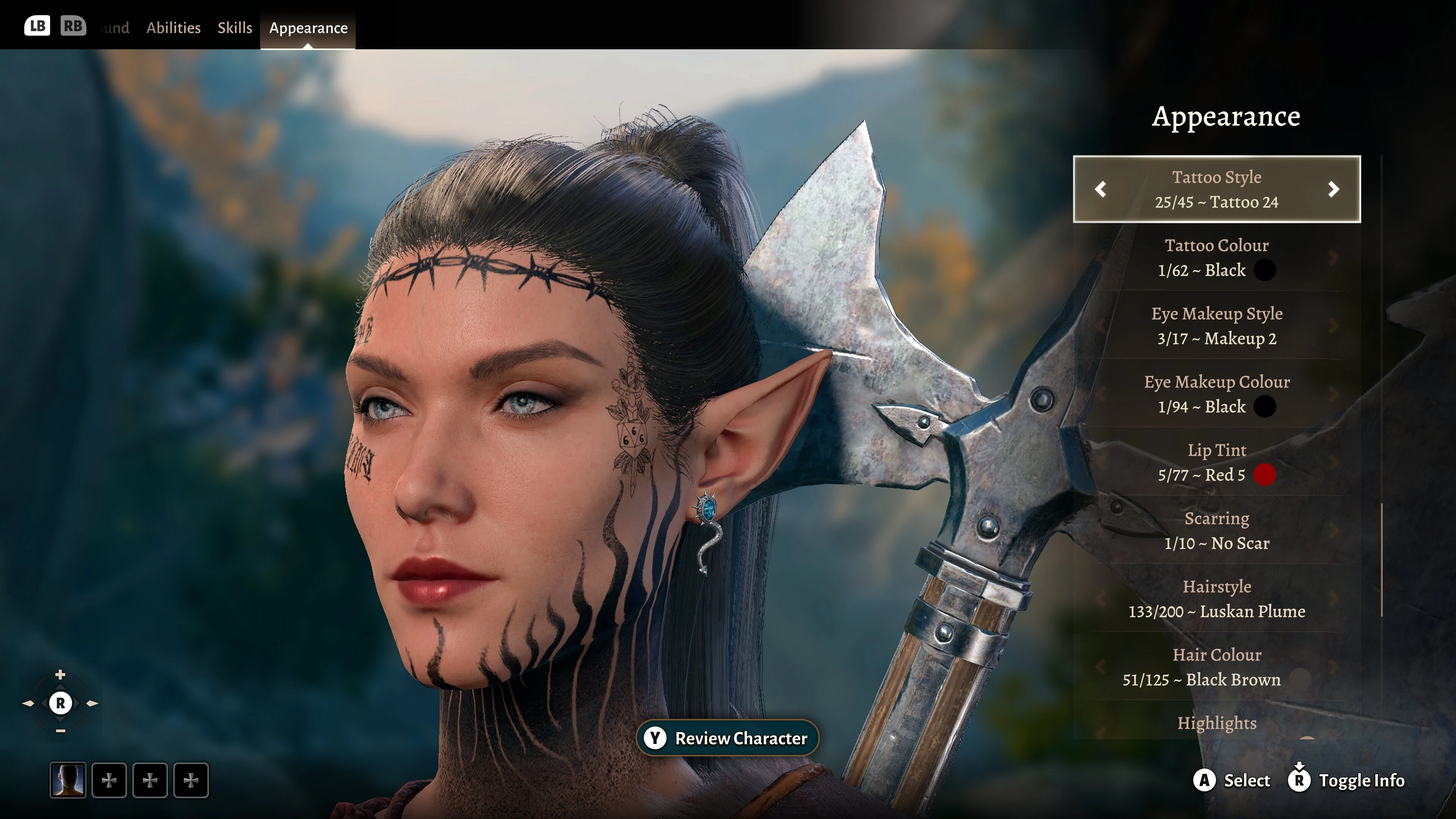
Task: Open the Hair Colour row
Action: 1216,667
